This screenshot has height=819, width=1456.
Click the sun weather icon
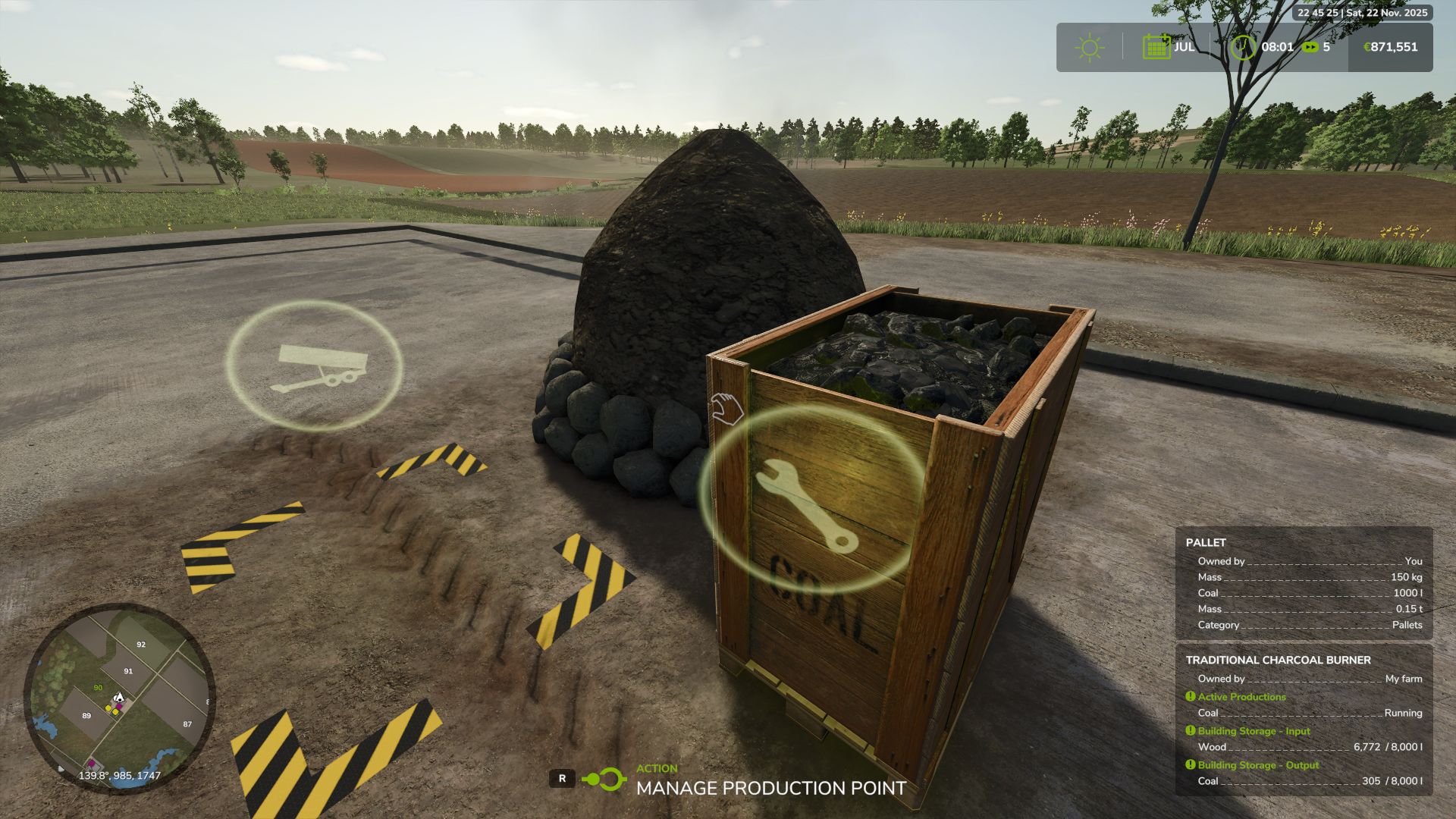click(1090, 48)
